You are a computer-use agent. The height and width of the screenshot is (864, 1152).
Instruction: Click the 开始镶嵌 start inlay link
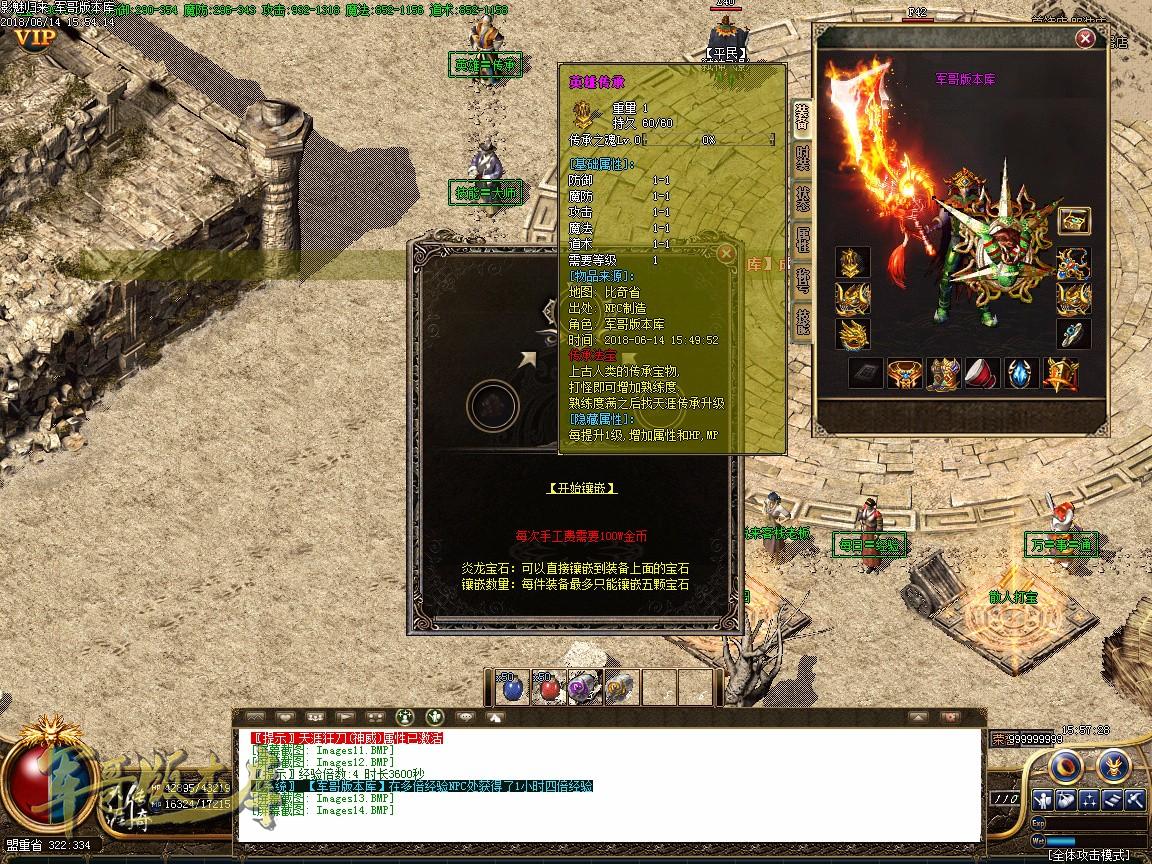581,488
